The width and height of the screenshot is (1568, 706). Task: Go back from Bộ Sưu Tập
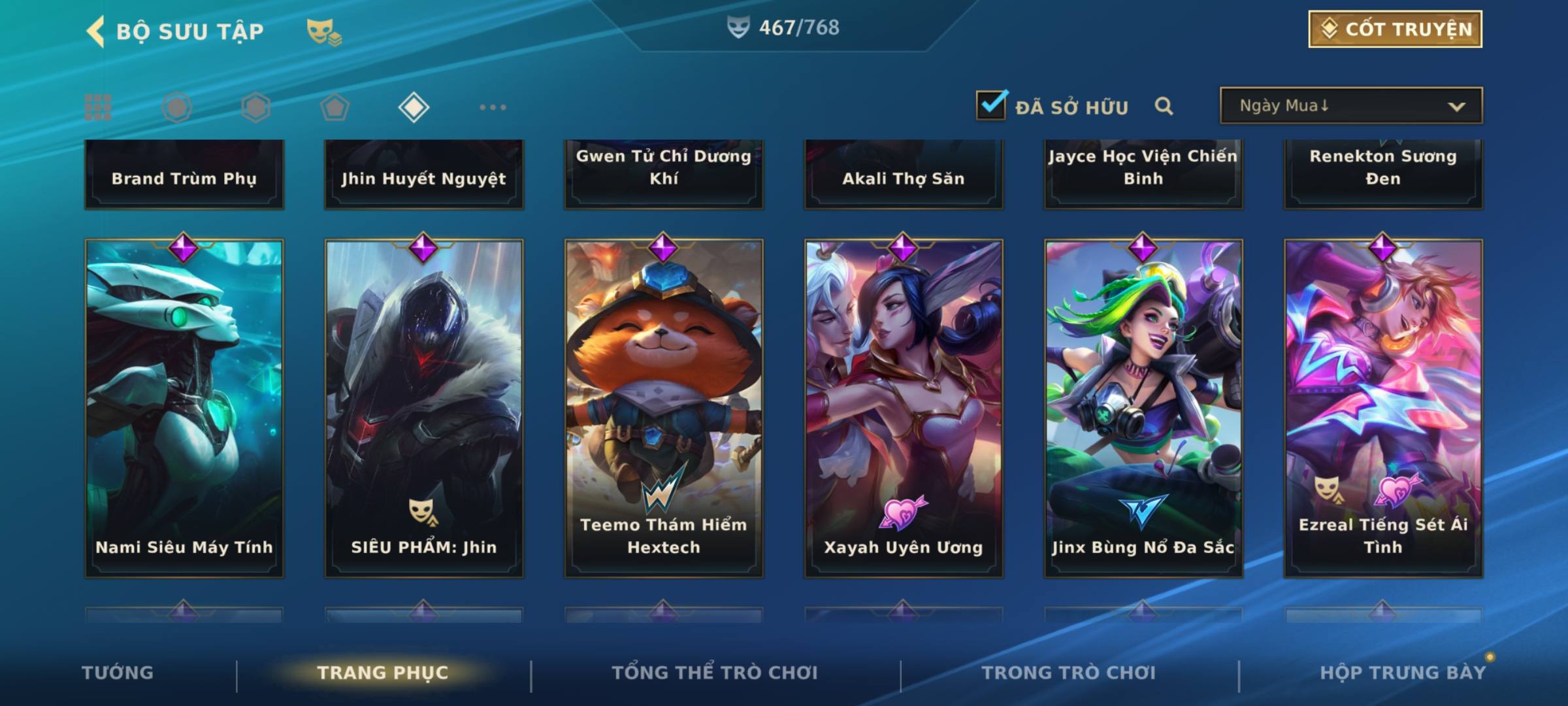click(x=95, y=31)
